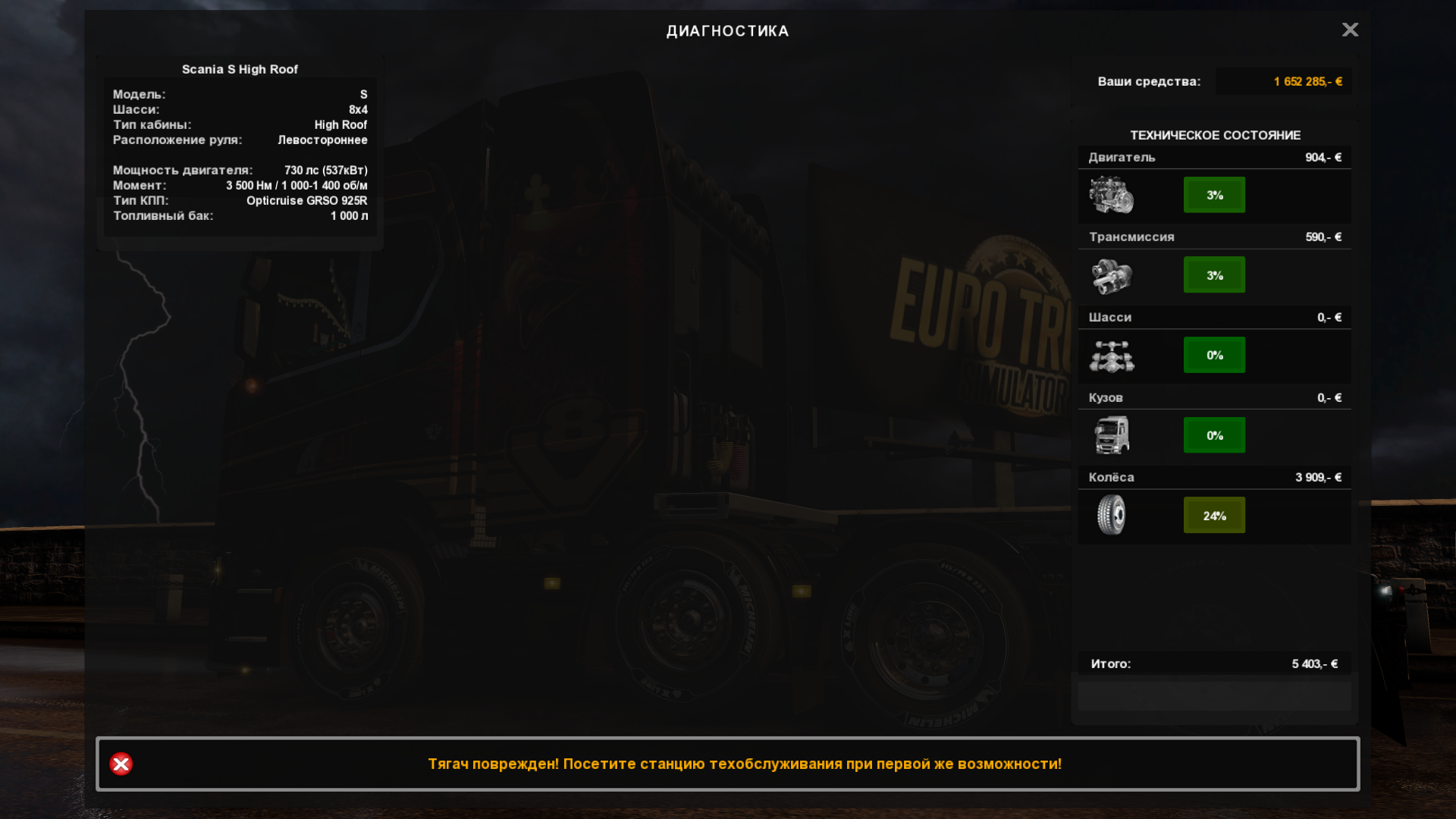Click the engine 3% wear indicator

1214,195
